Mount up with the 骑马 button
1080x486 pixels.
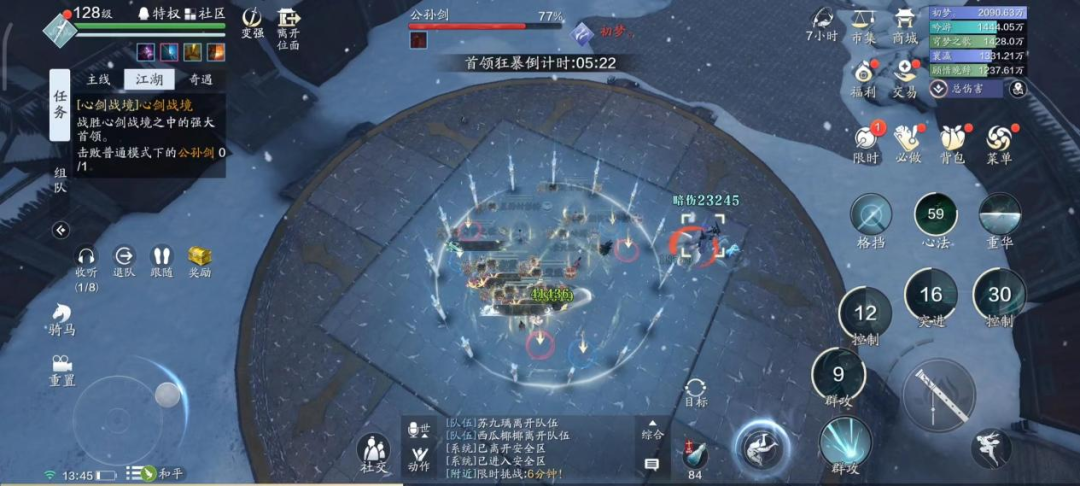click(x=62, y=316)
